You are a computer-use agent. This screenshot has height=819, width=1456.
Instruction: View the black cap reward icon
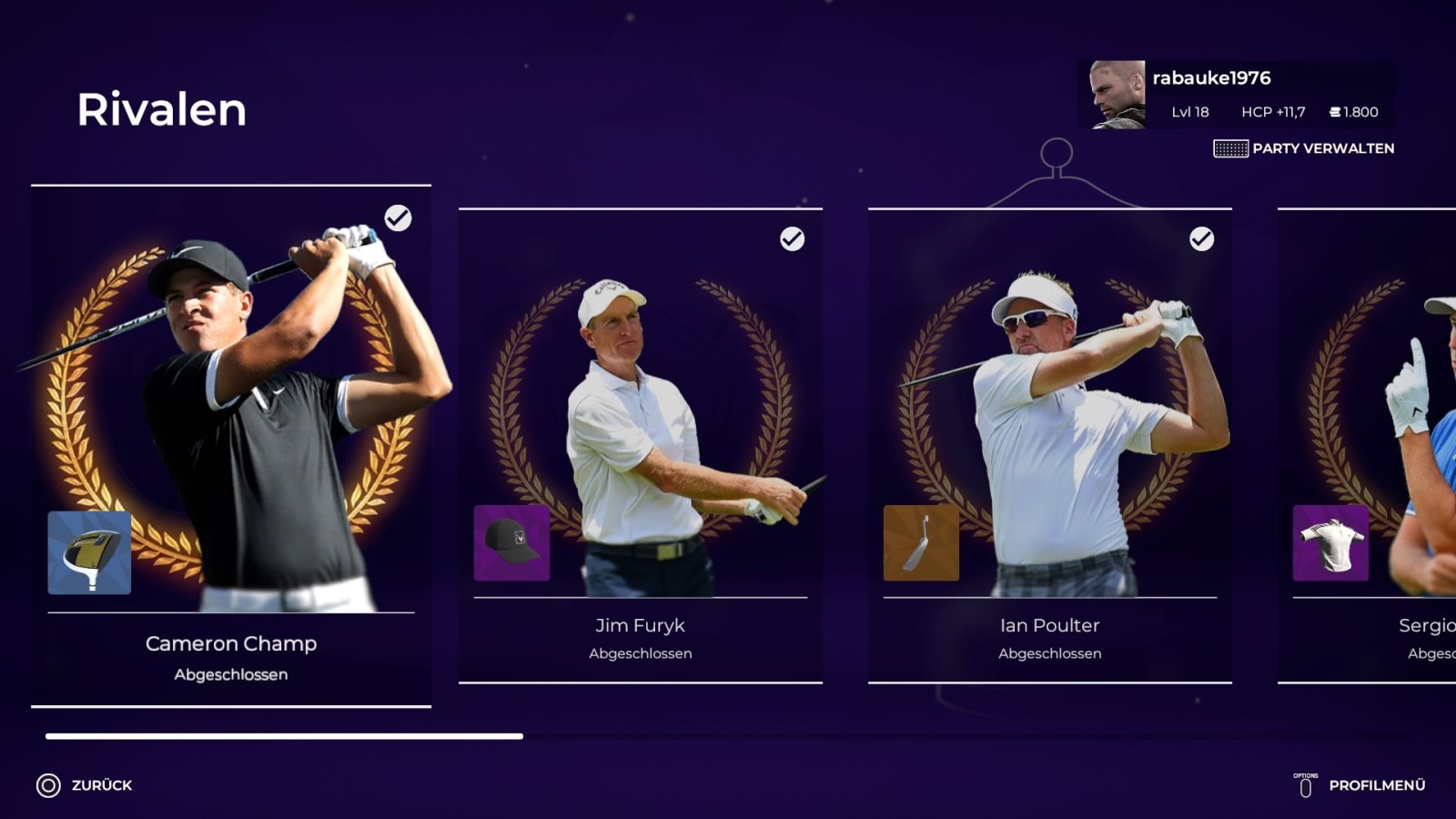coord(511,543)
